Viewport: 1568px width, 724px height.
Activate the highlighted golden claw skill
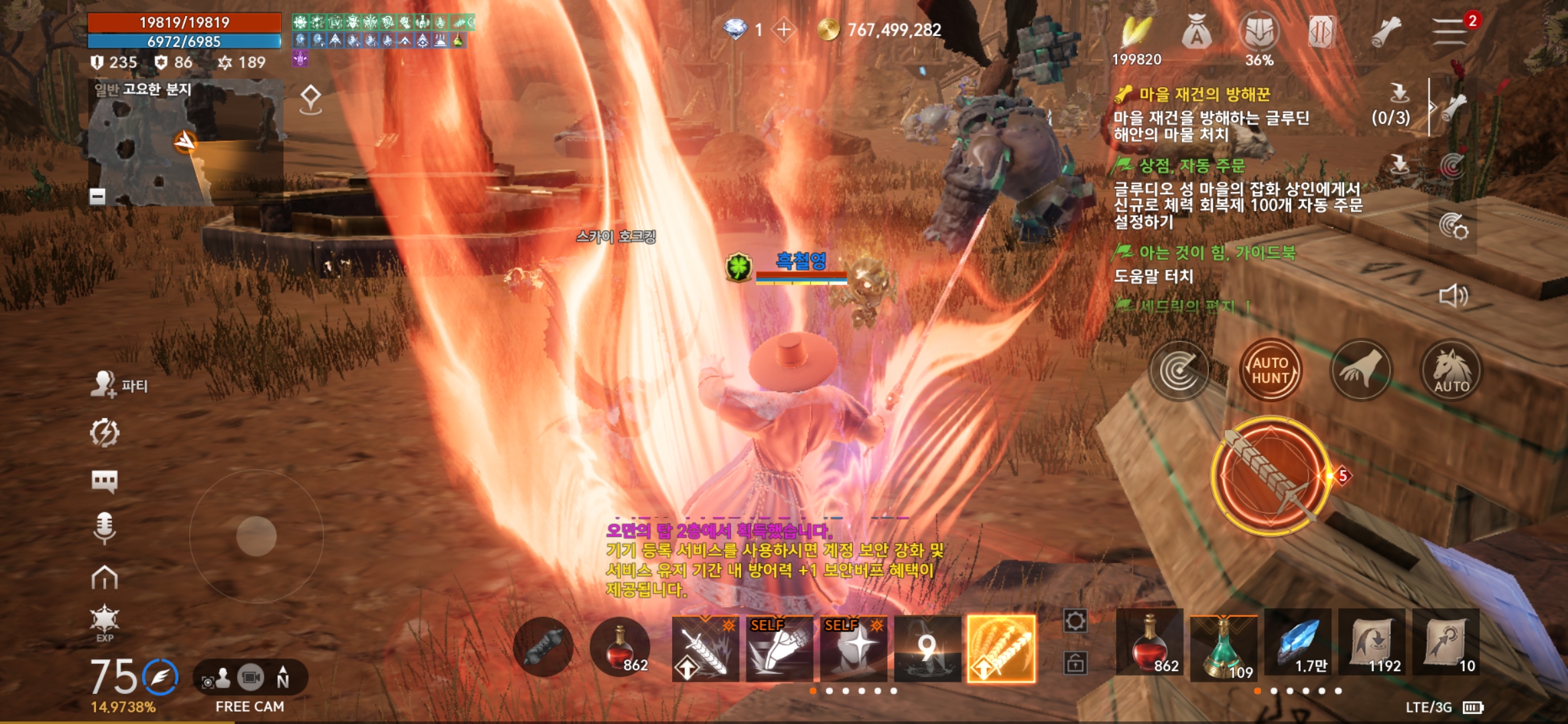[1001, 648]
